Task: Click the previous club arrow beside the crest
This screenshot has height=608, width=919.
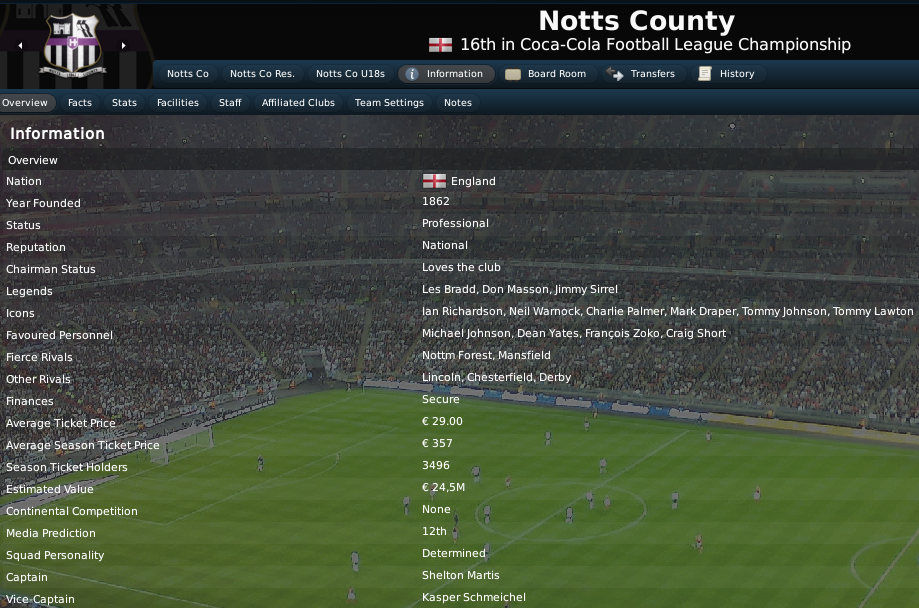Action: coord(20,45)
